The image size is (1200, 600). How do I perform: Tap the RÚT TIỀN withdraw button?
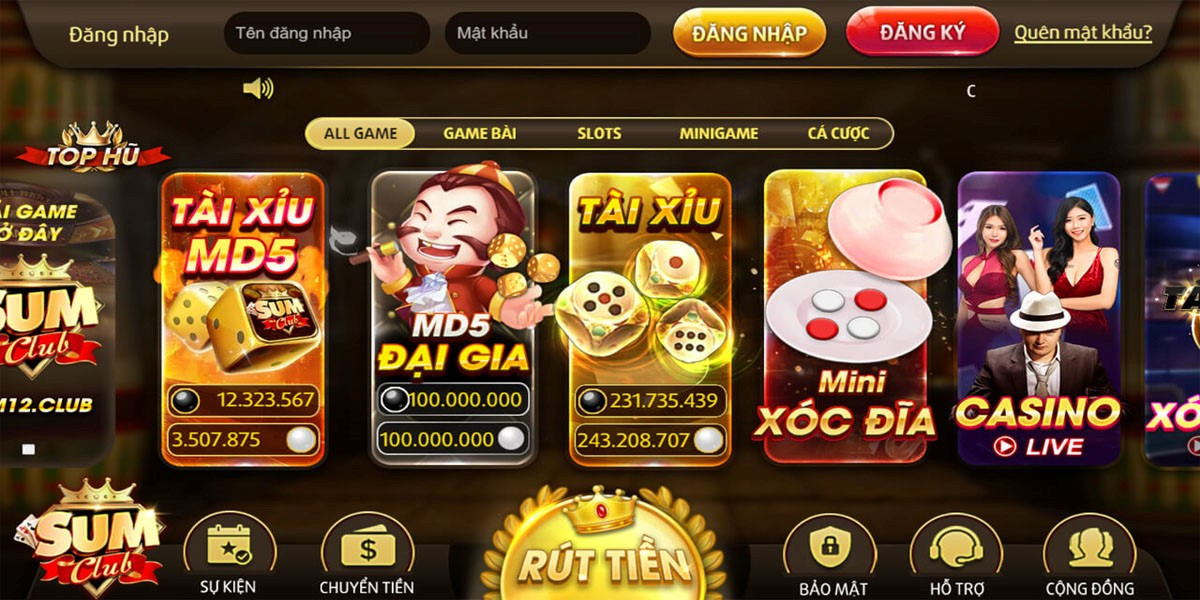pos(604,560)
